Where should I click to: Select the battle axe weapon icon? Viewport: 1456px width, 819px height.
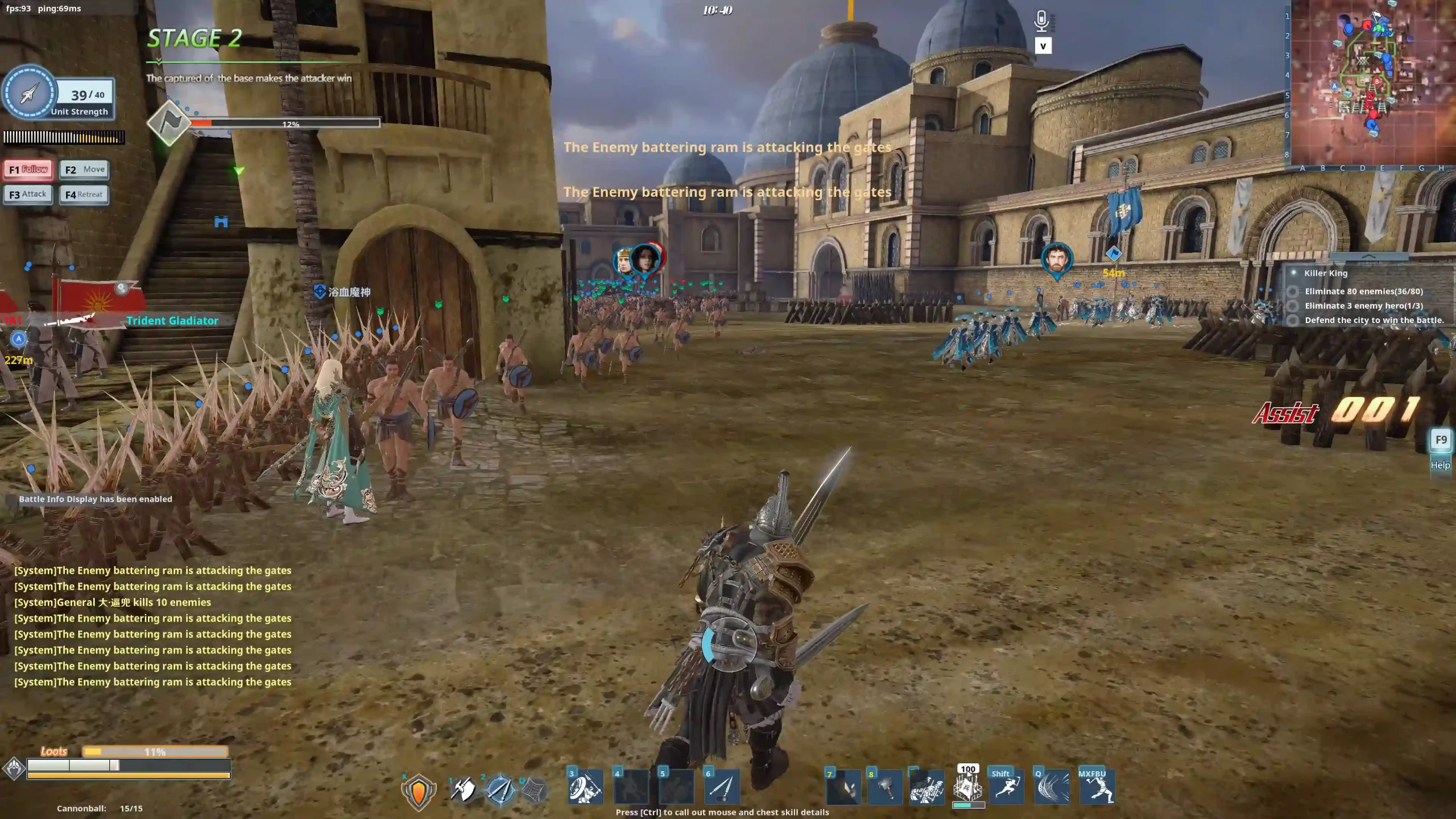[464, 789]
